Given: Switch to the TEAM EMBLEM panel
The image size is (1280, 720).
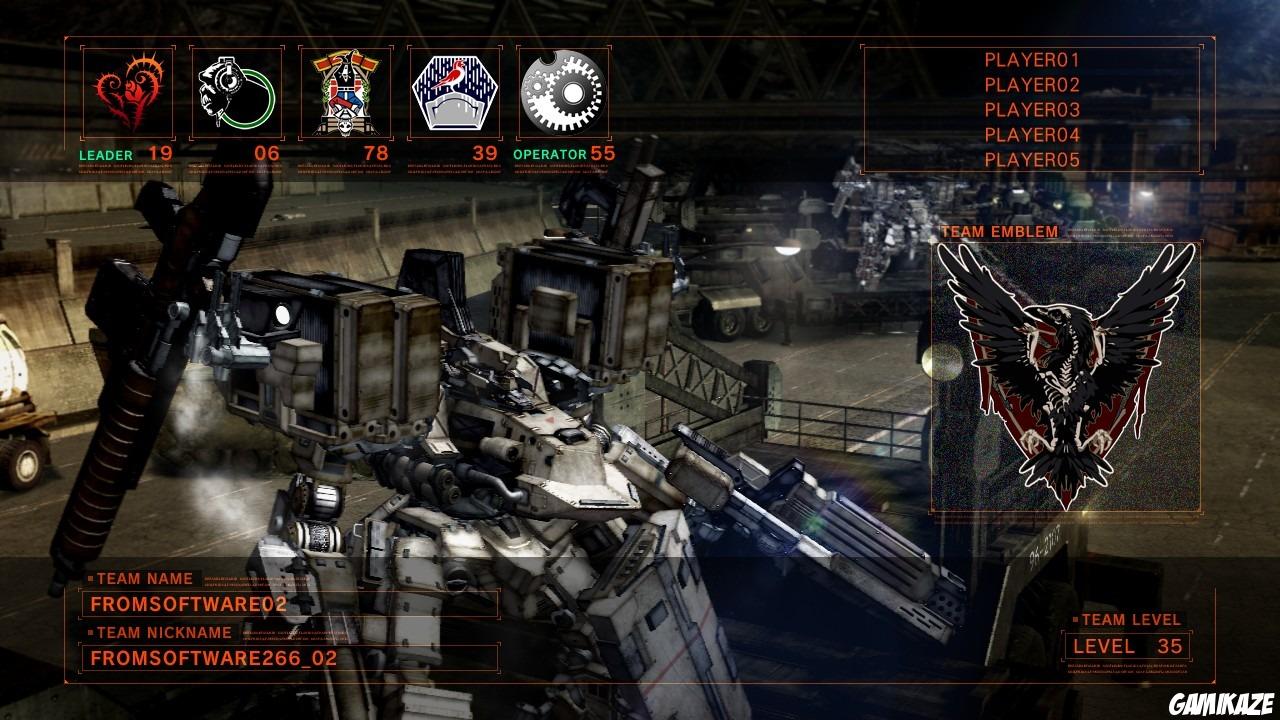Looking at the screenshot, I should (997, 229).
